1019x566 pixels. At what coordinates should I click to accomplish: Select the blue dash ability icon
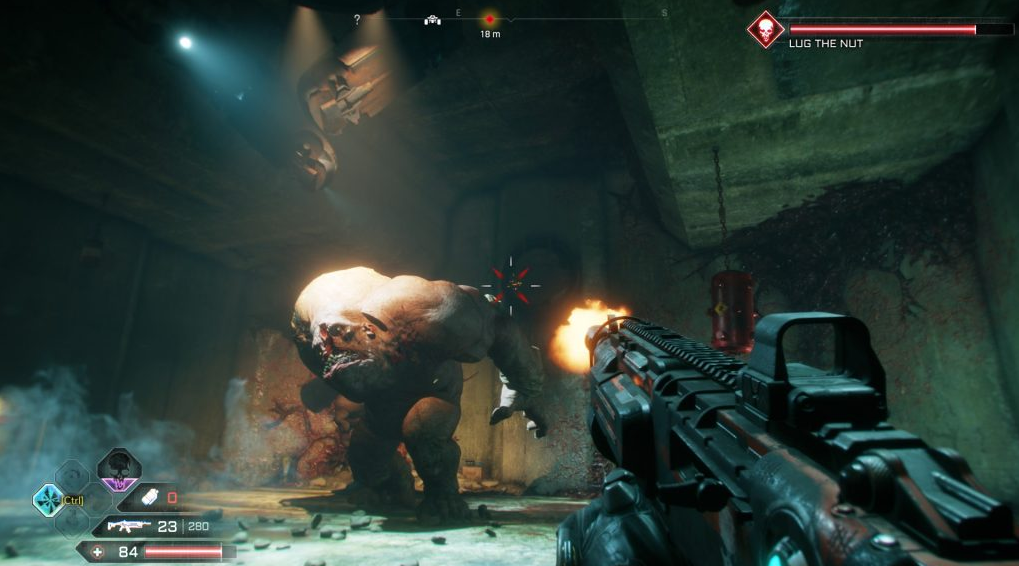pyautogui.click(x=48, y=499)
